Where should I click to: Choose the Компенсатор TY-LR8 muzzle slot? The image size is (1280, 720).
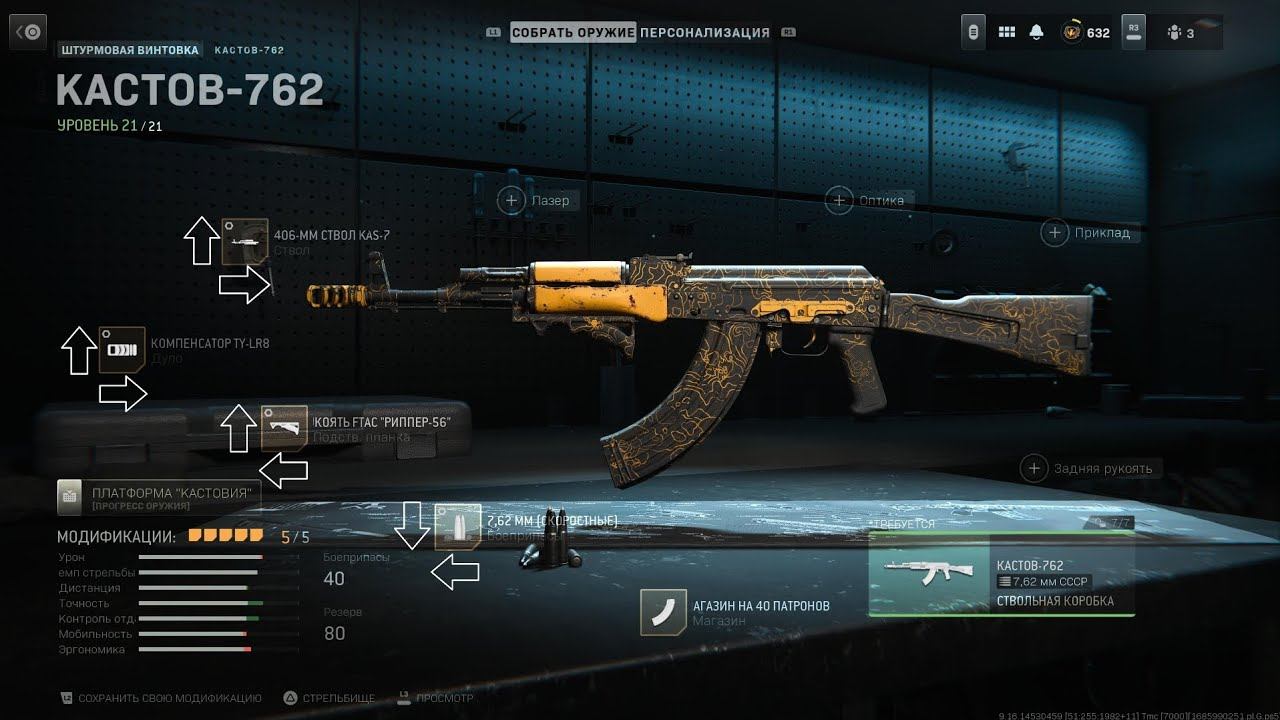coord(122,350)
